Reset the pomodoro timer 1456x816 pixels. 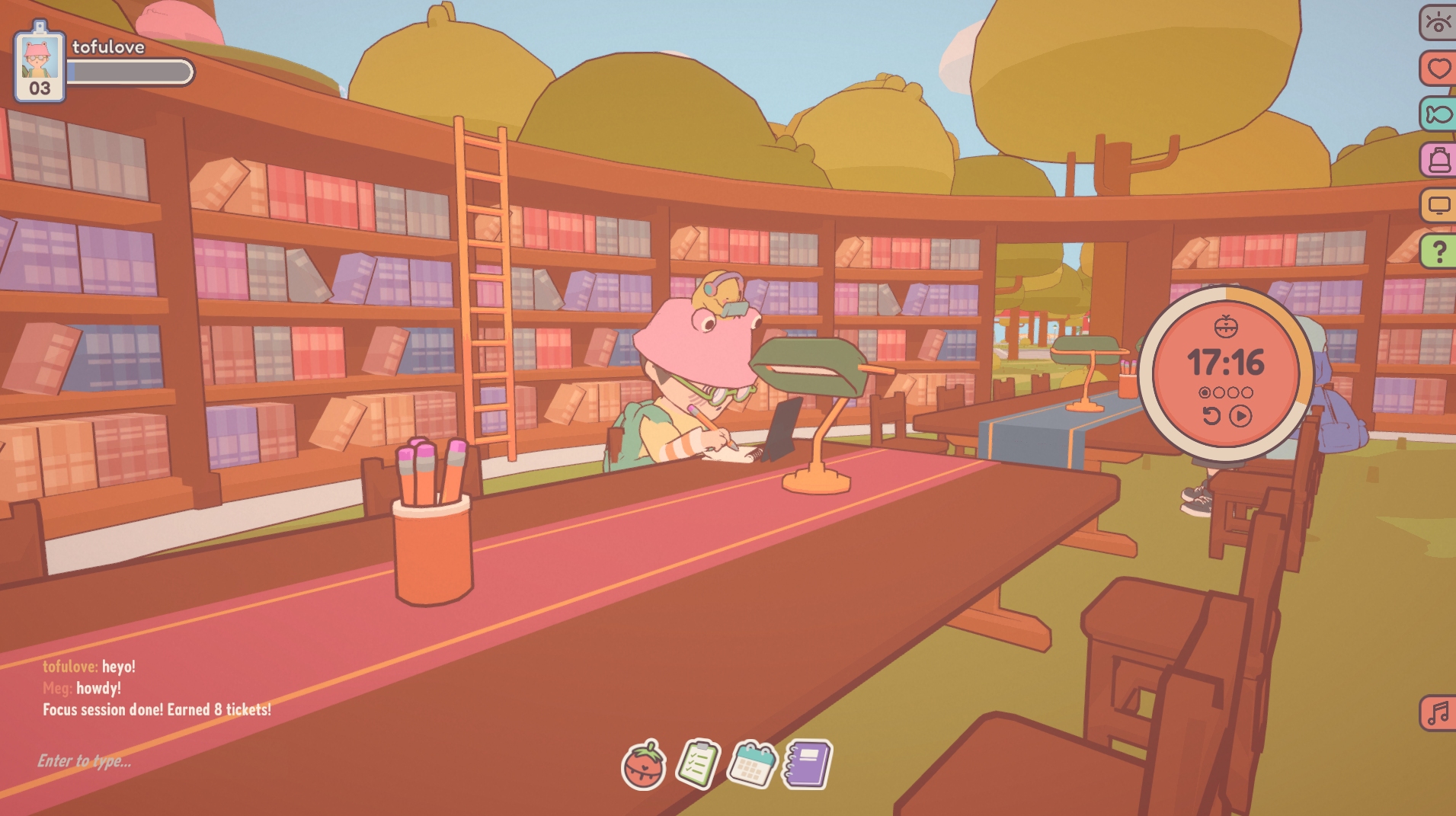[1211, 416]
